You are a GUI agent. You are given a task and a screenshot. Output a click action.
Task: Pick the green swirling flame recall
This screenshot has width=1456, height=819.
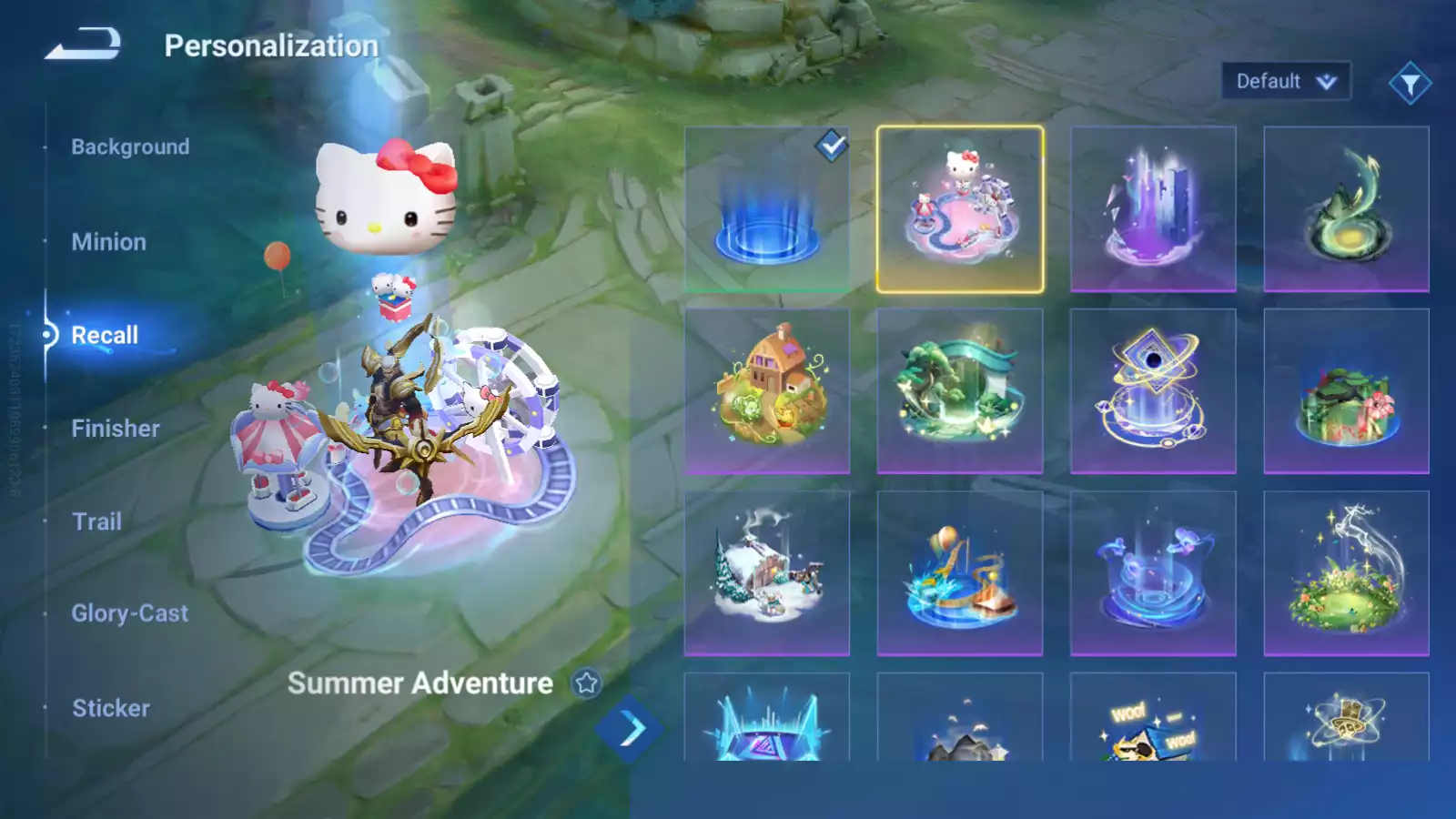tap(1346, 209)
